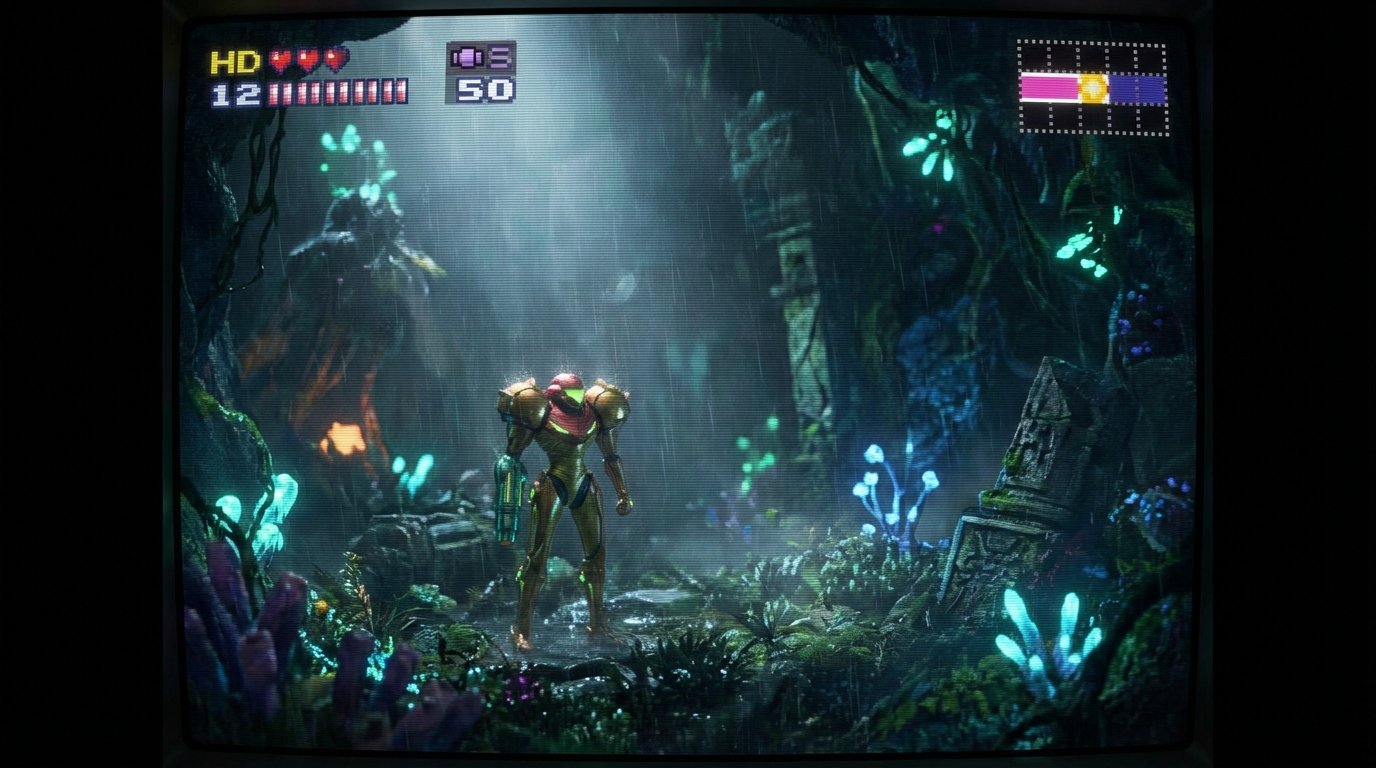
Task: Select the weapons ammo panel near the top
Action: [x=480, y=75]
